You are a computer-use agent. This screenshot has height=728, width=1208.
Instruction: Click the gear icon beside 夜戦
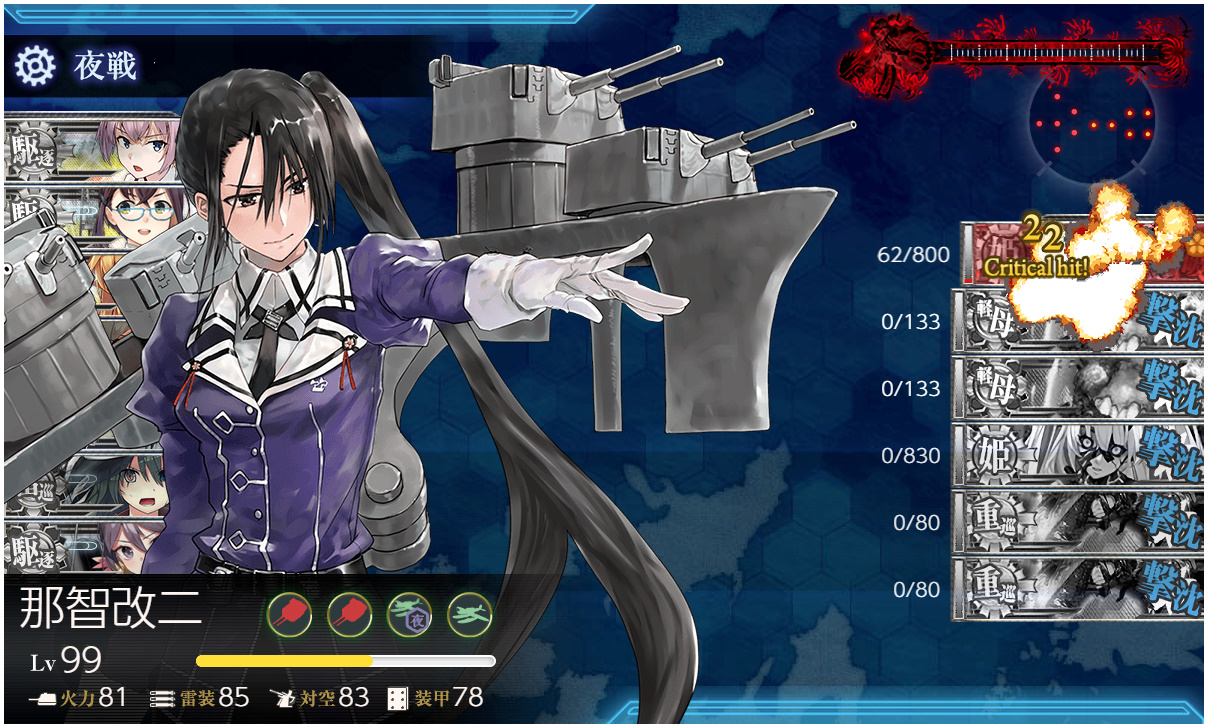[x=34, y=66]
